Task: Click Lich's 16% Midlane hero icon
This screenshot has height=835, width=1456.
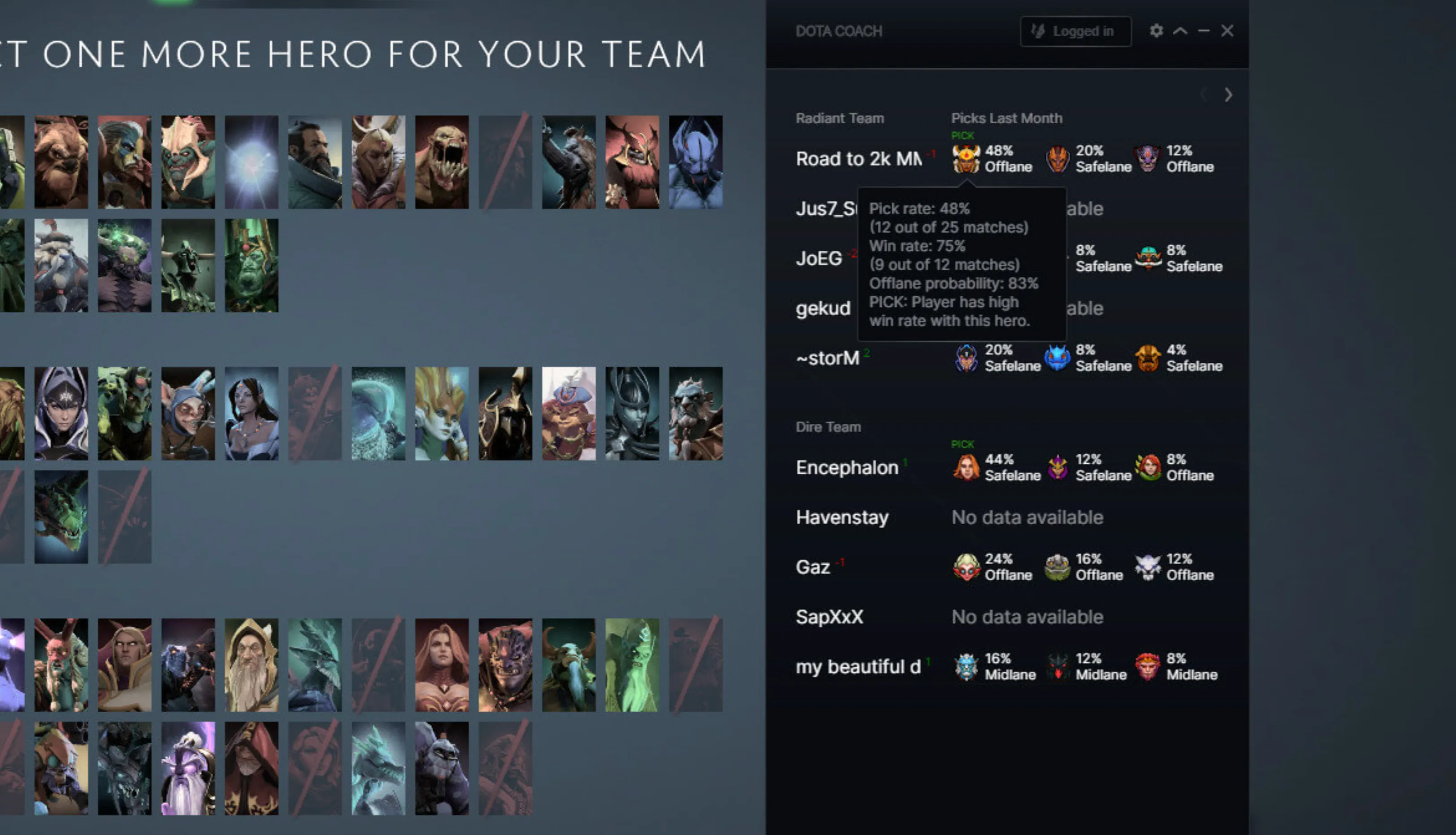Action: pyautogui.click(x=968, y=666)
